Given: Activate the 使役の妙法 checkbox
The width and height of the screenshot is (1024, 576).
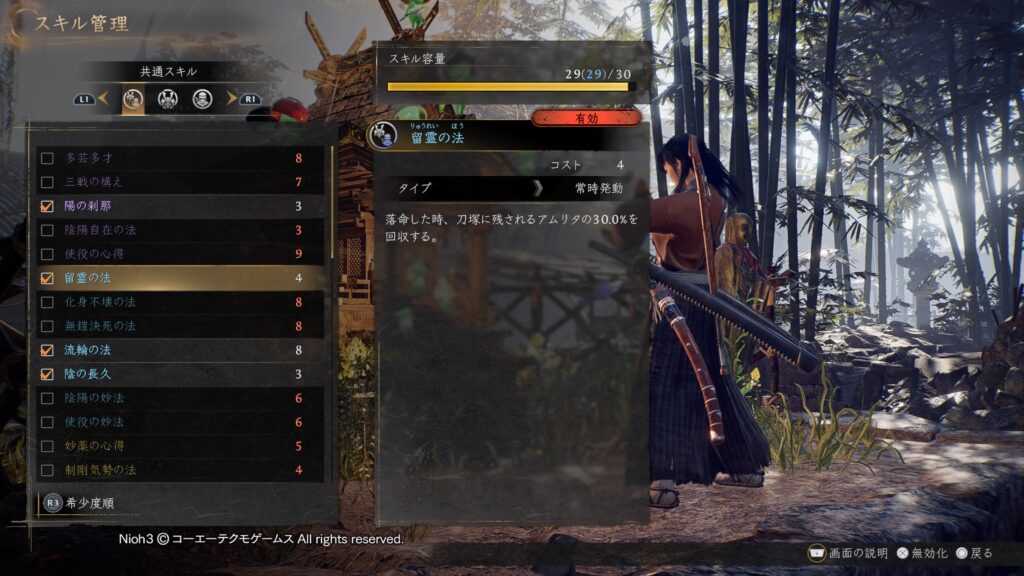Looking at the screenshot, I should [x=47, y=422].
